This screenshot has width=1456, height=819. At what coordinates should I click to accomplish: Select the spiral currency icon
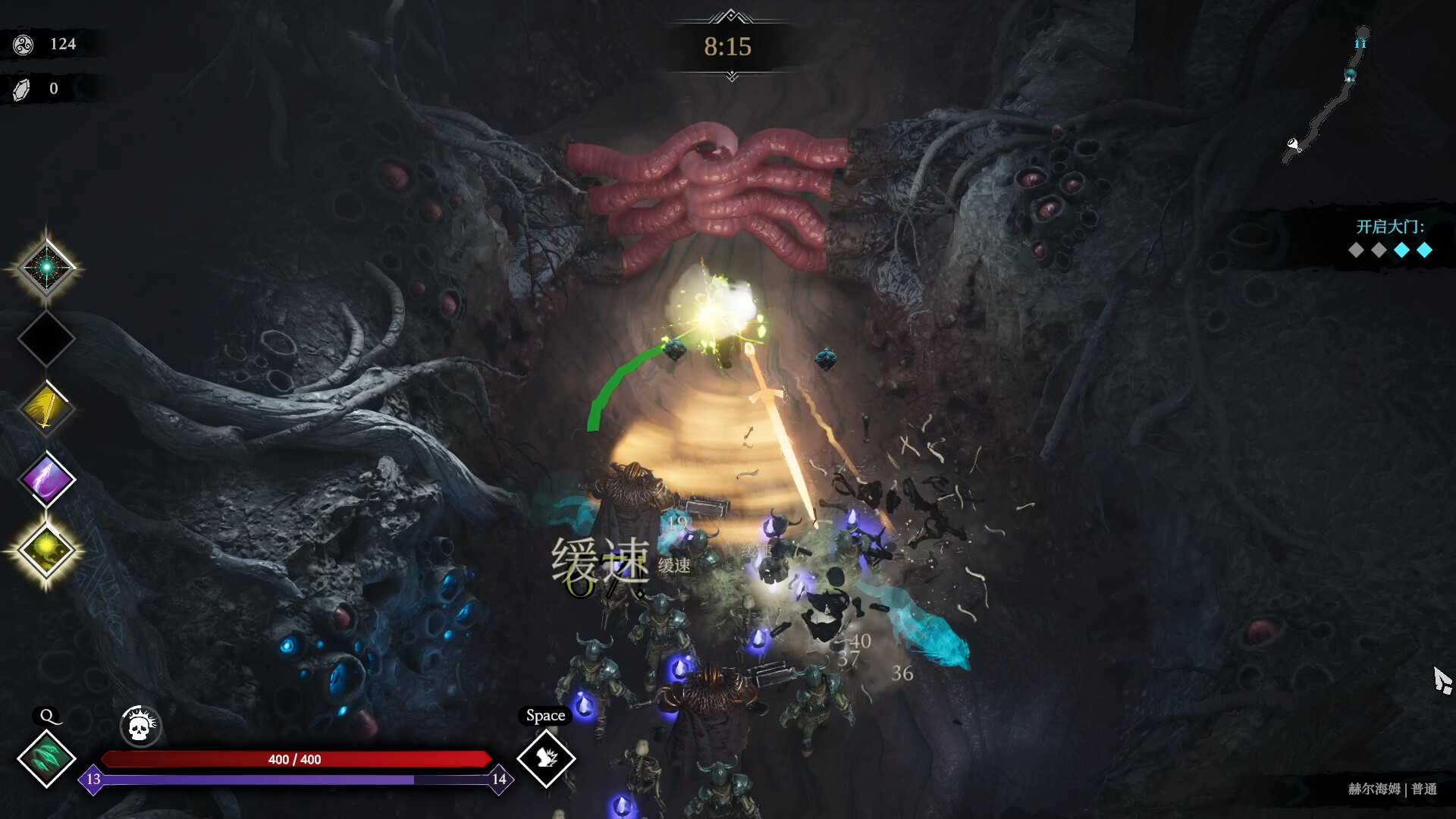coord(24,45)
